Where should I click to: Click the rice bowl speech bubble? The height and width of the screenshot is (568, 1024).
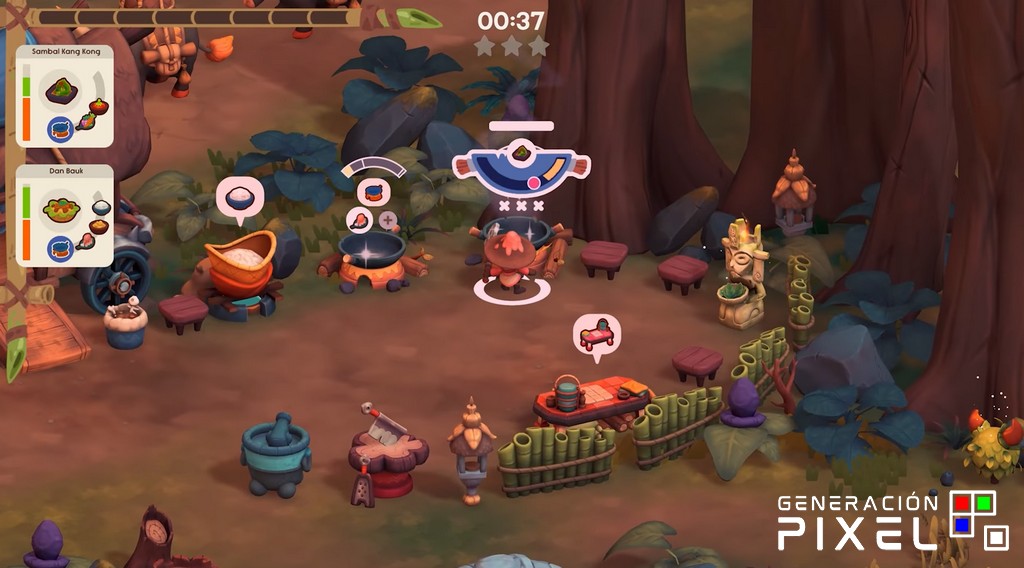tap(239, 197)
